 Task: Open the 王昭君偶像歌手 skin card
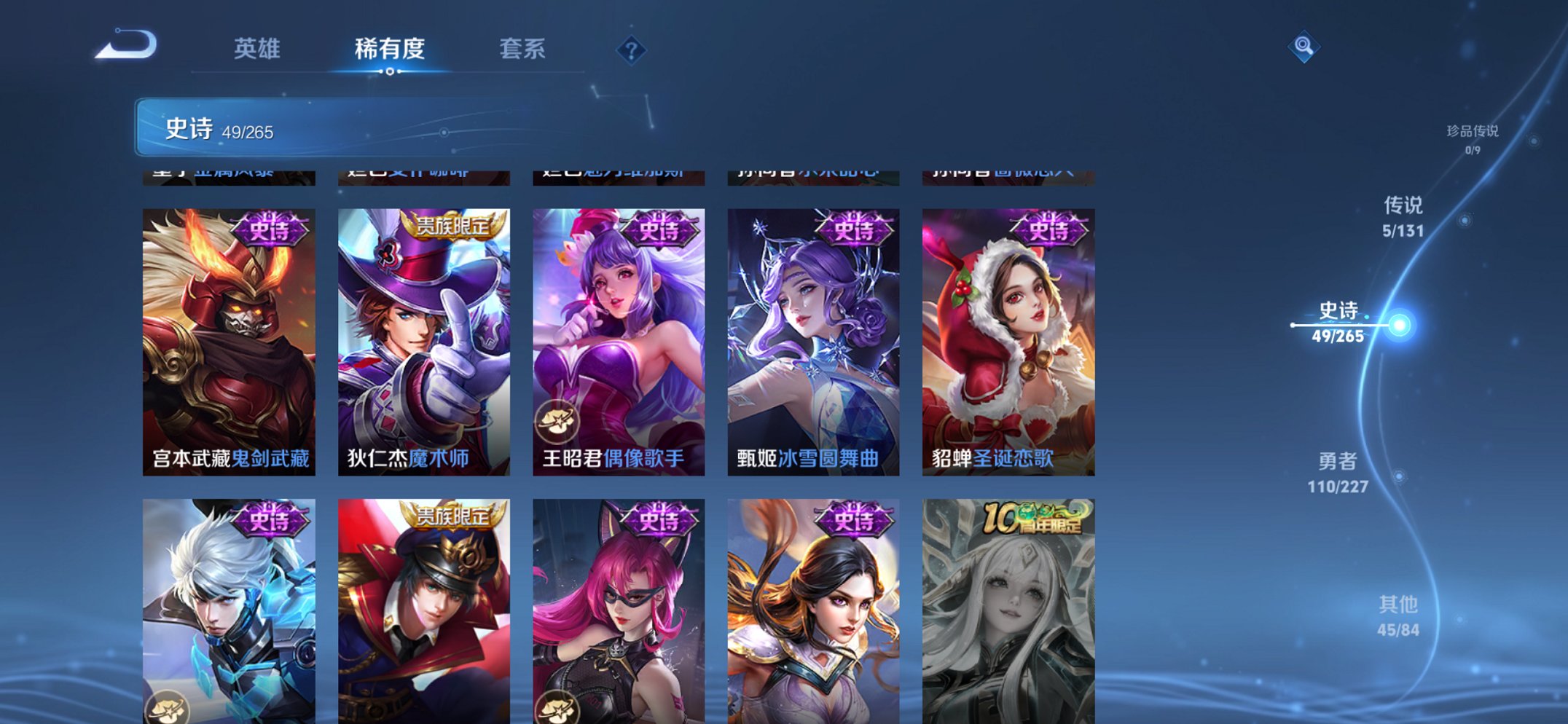pos(618,328)
